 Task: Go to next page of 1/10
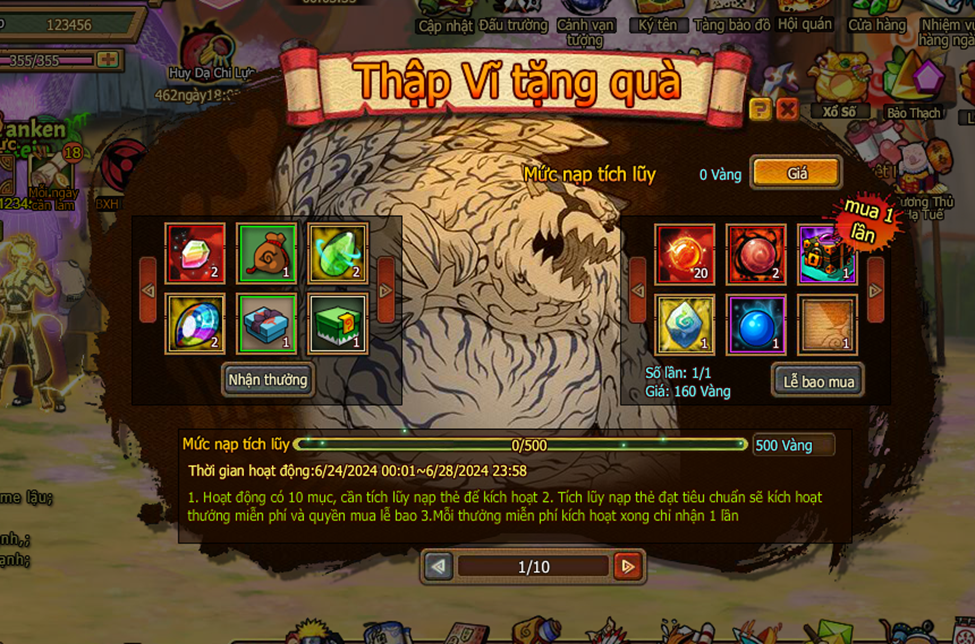[627, 567]
